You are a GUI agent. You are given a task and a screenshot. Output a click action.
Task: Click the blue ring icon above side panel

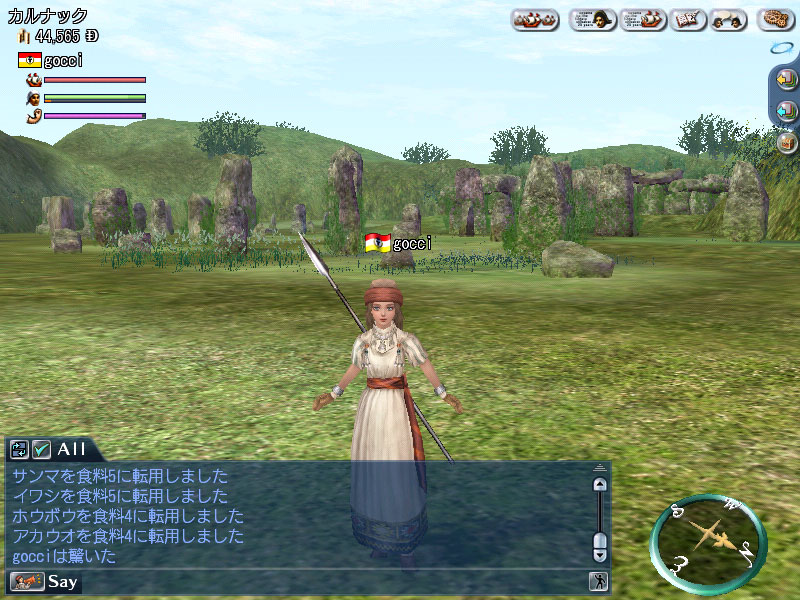[x=781, y=48]
